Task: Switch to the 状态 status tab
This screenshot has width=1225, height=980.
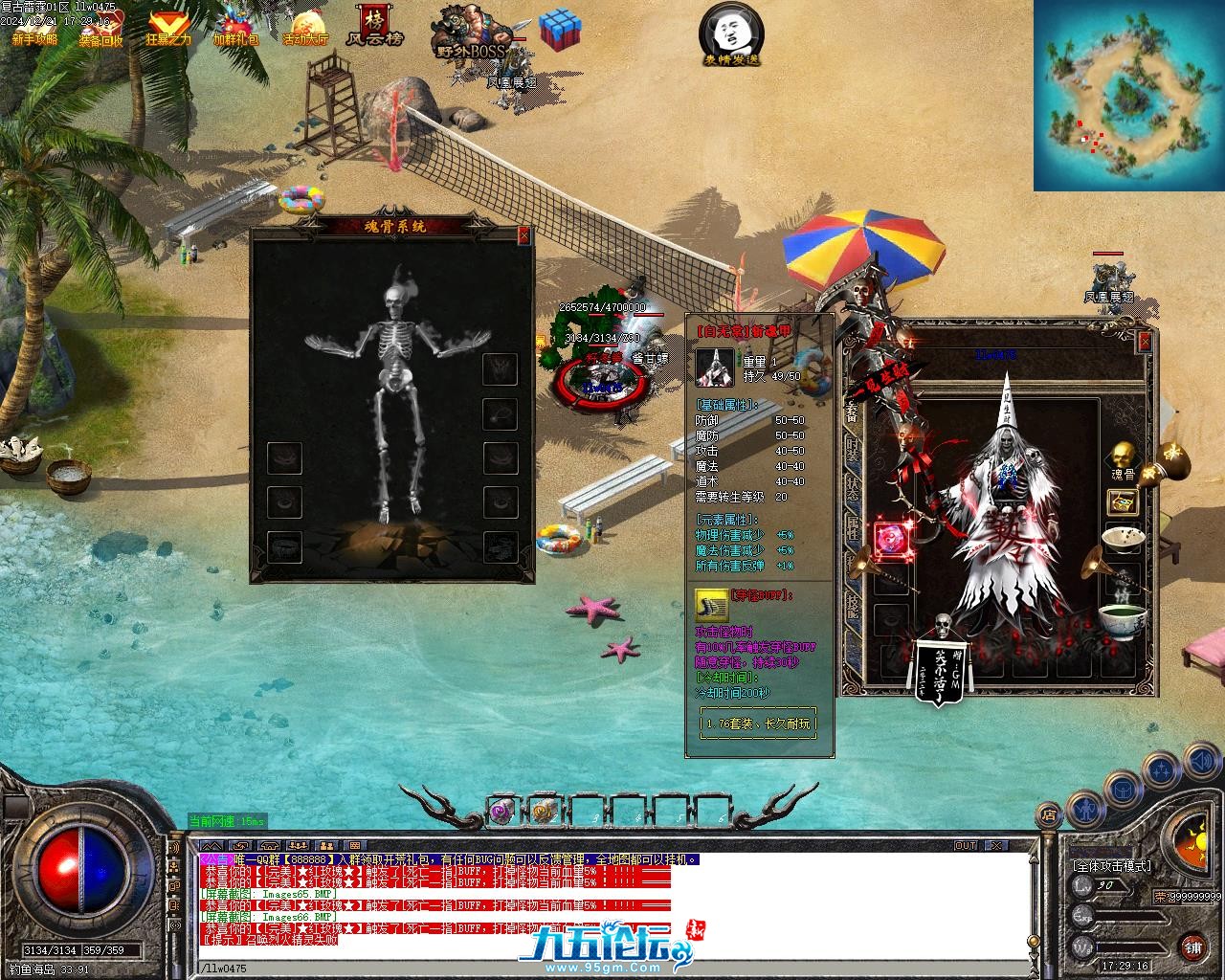Action: tap(852, 486)
